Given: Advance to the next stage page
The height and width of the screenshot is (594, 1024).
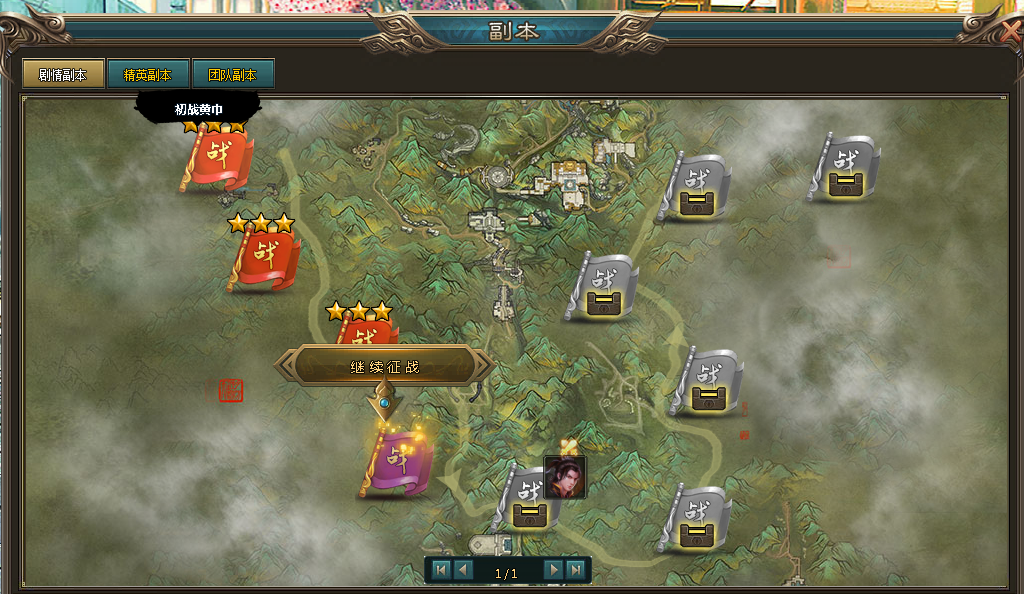Looking at the screenshot, I should (x=553, y=570).
